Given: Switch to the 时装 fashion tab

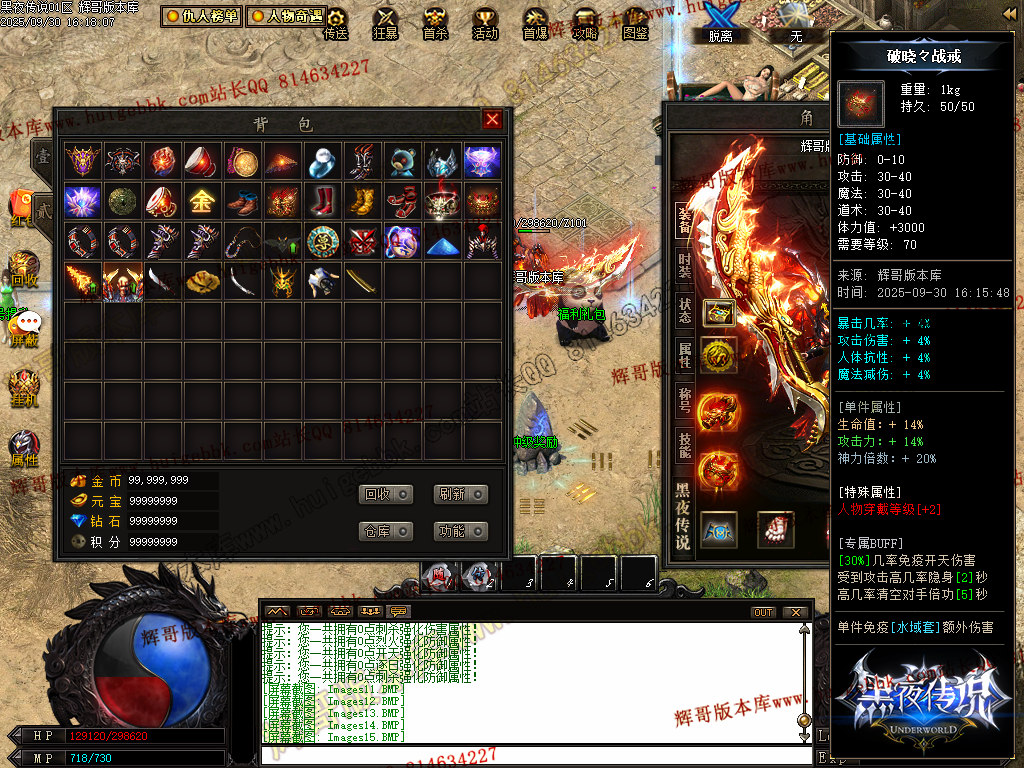Looking at the screenshot, I should 684,264.
